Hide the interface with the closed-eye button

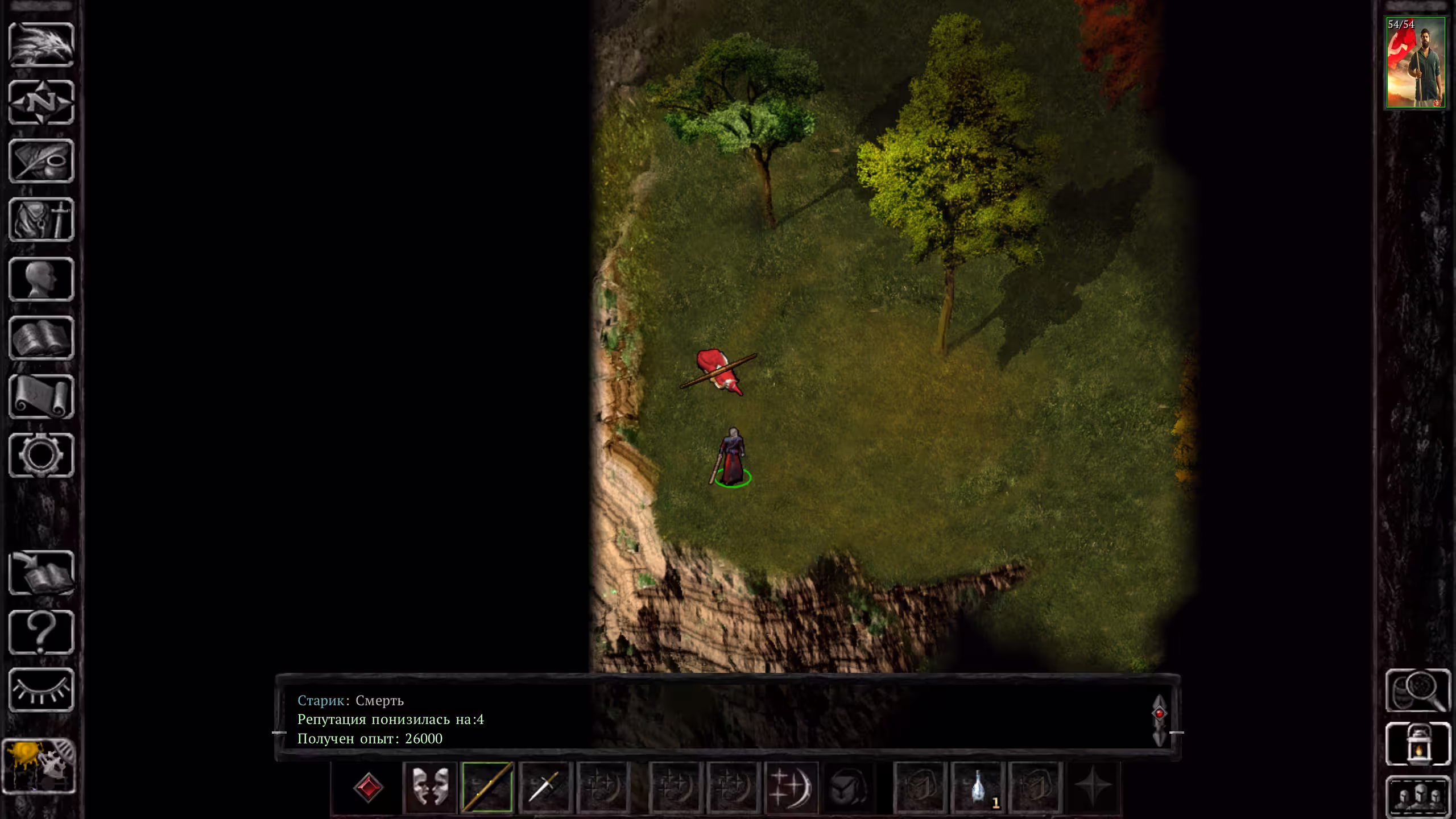point(42,690)
